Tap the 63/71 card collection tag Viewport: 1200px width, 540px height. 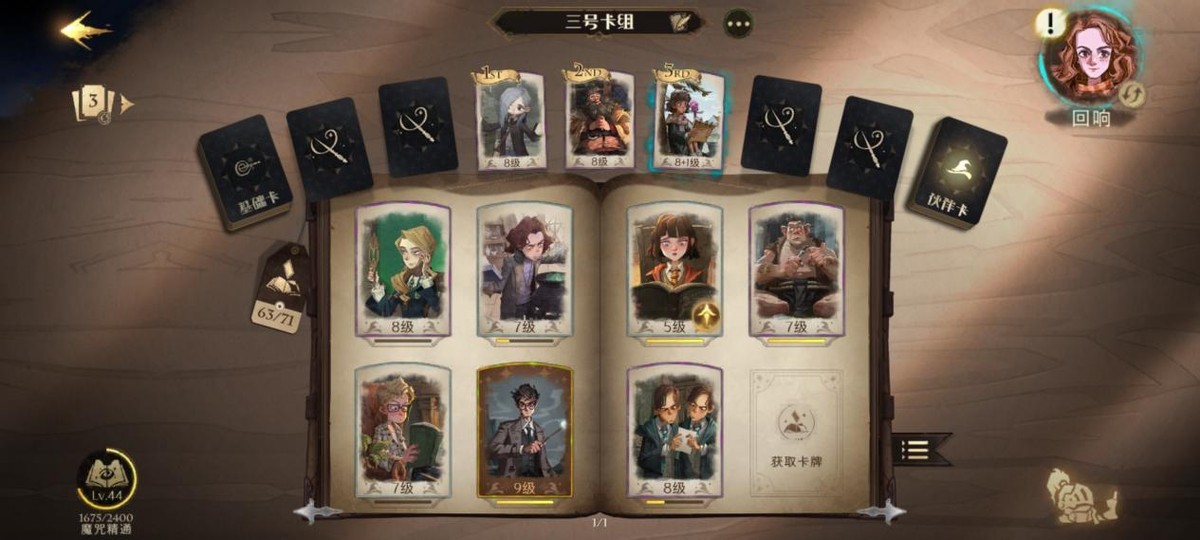coord(280,291)
